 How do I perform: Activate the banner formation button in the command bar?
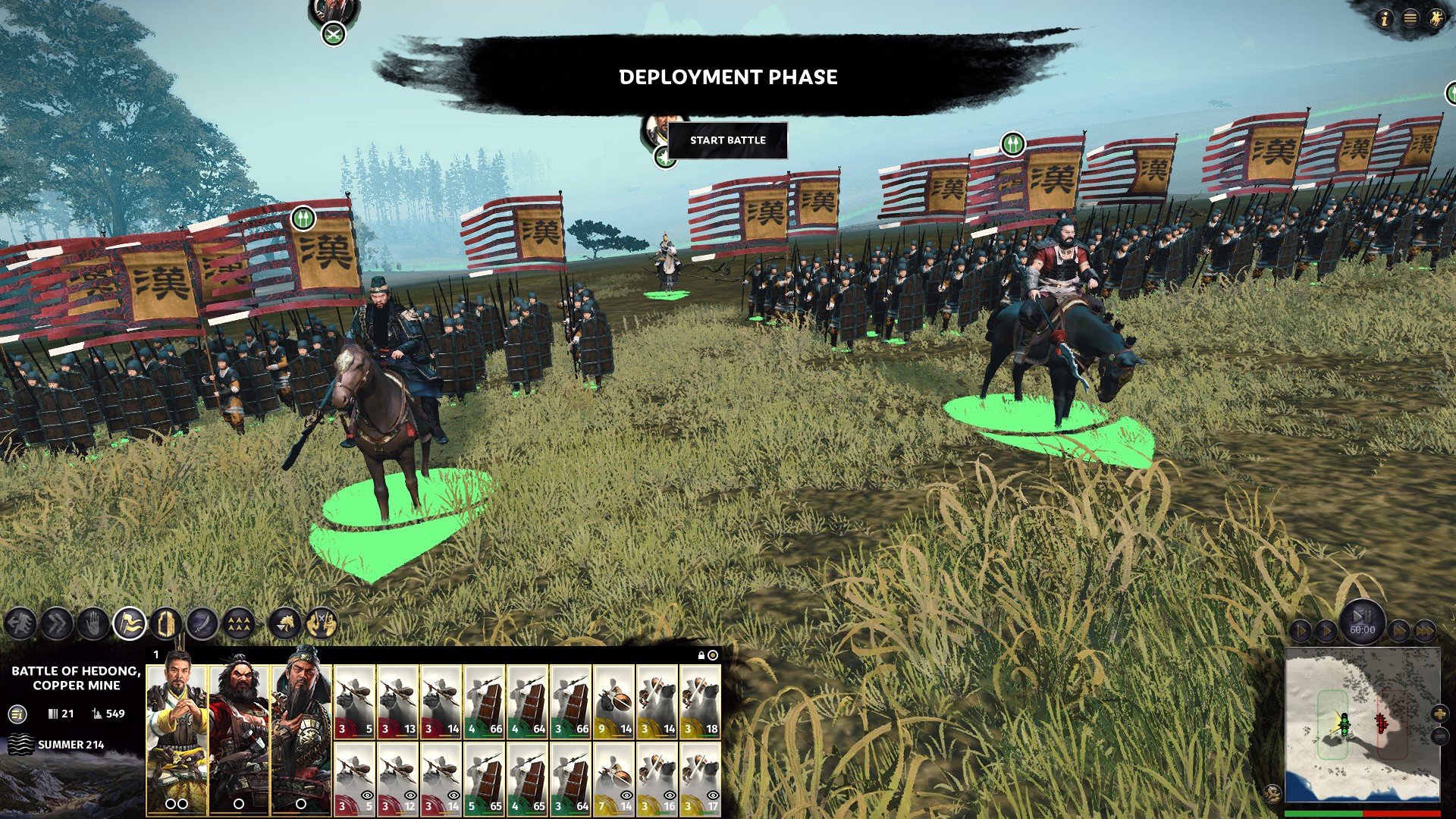pyautogui.click(x=130, y=624)
